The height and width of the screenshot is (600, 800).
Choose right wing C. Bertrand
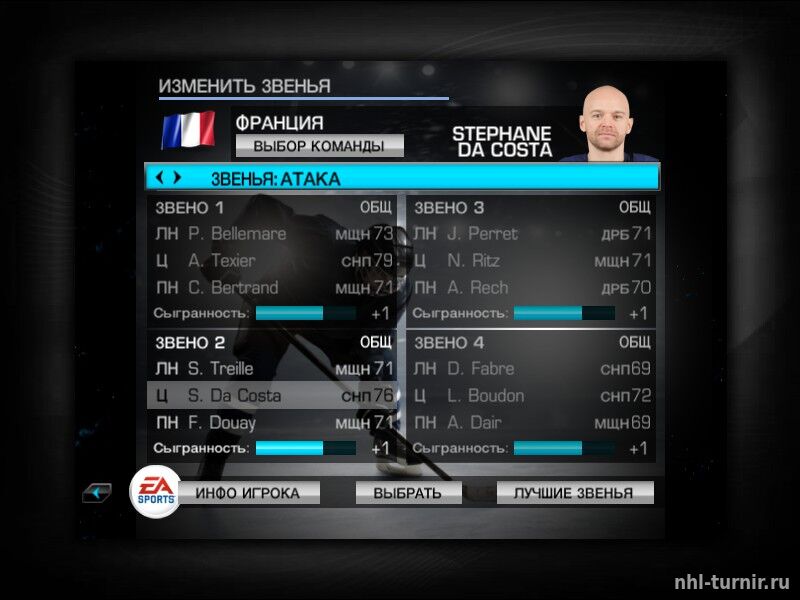271,288
